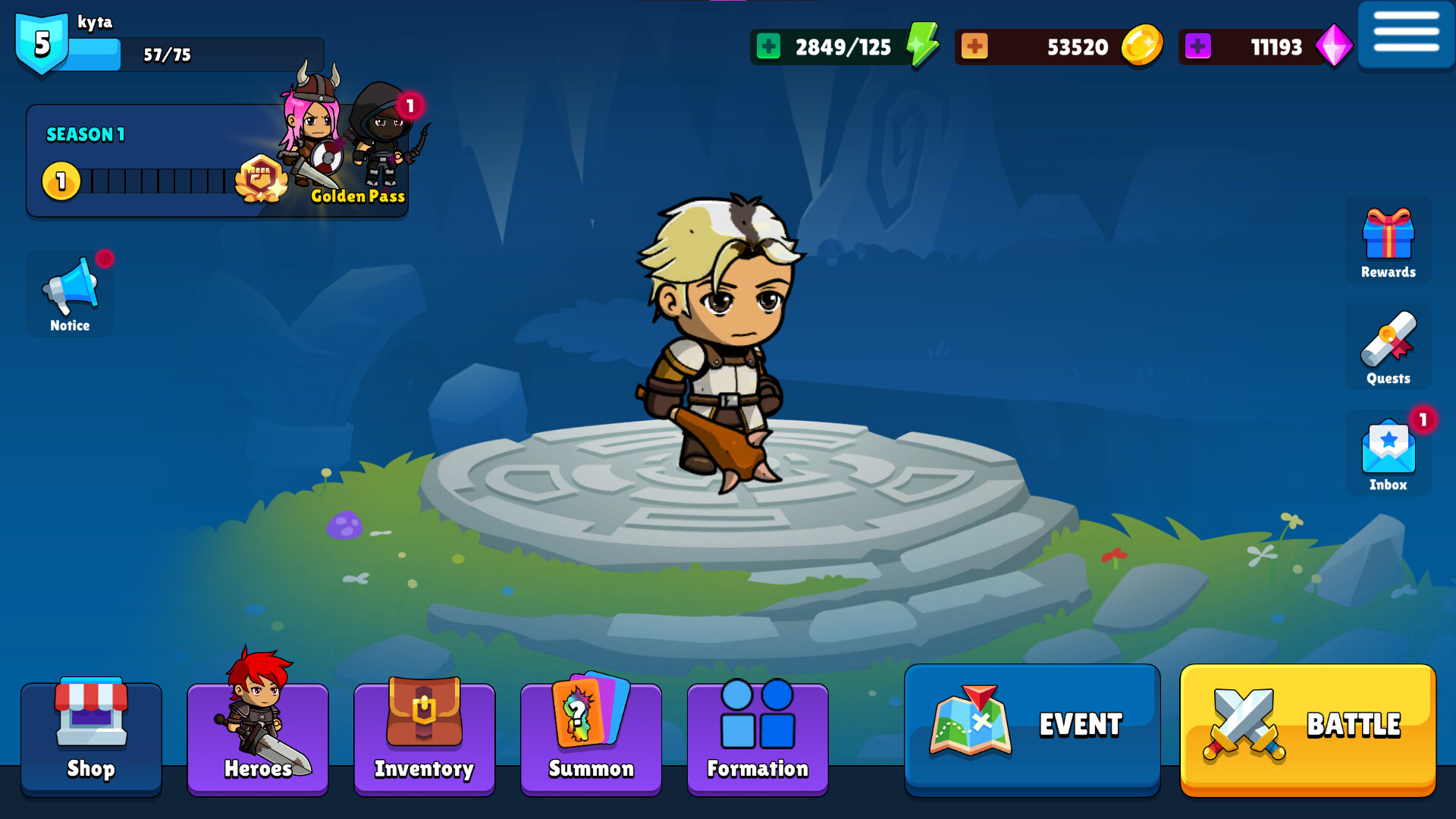Screen dimensions: 1456x819
Task: Open the Inventory bag
Action: click(x=424, y=737)
